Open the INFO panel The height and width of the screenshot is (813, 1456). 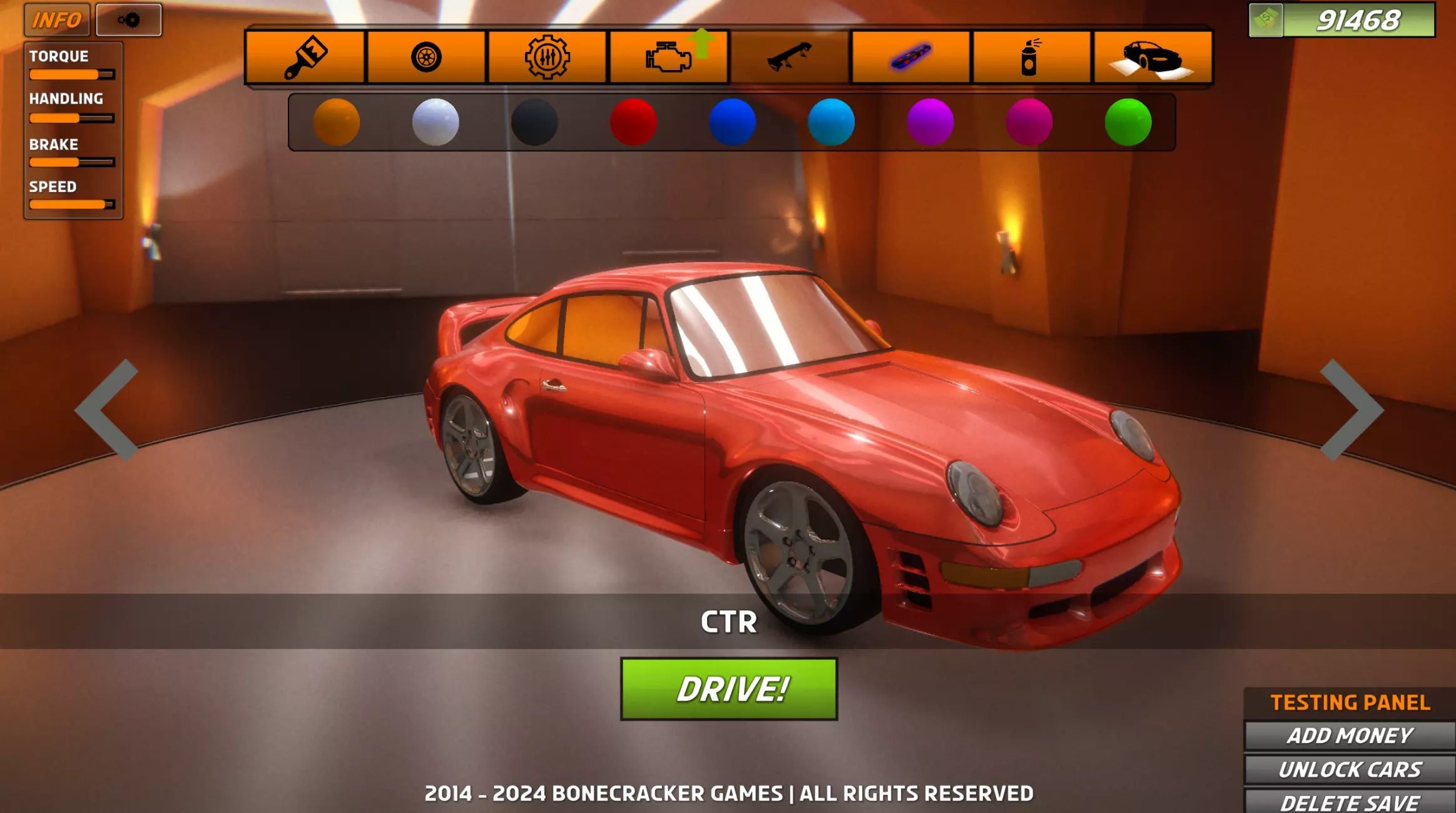57,20
